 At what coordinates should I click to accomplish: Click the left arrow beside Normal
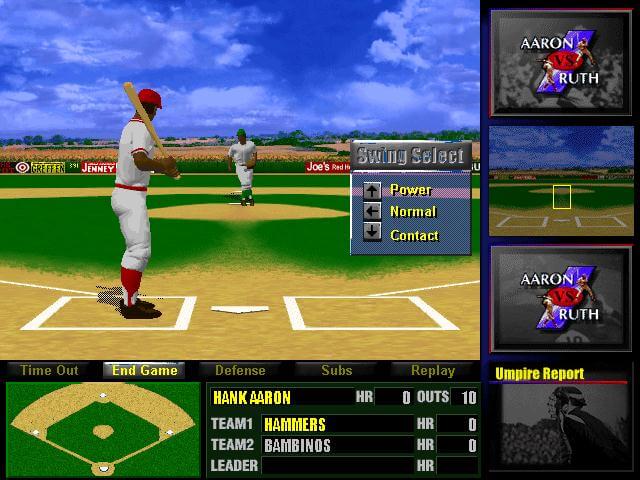372,211
